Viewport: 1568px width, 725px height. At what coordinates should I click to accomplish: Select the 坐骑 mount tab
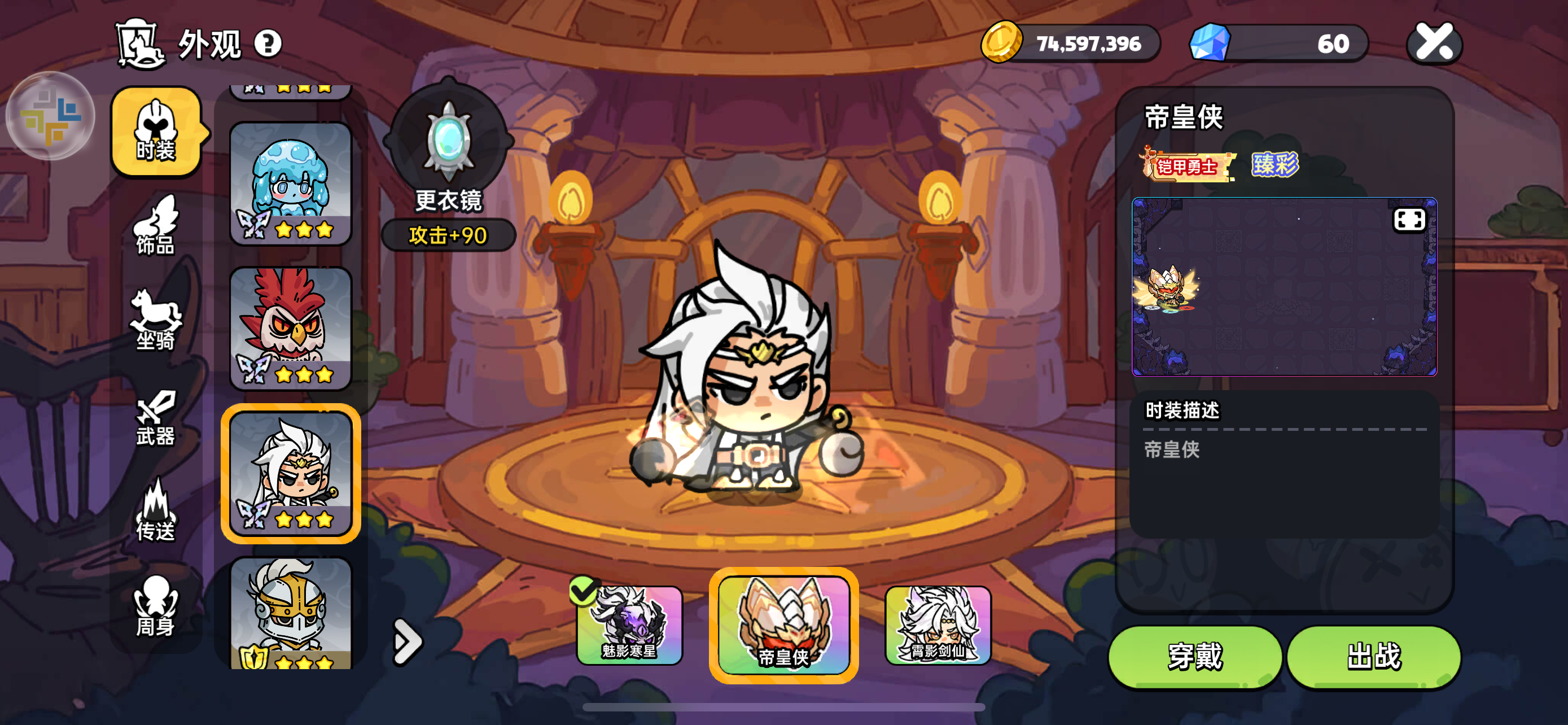pos(156,321)
